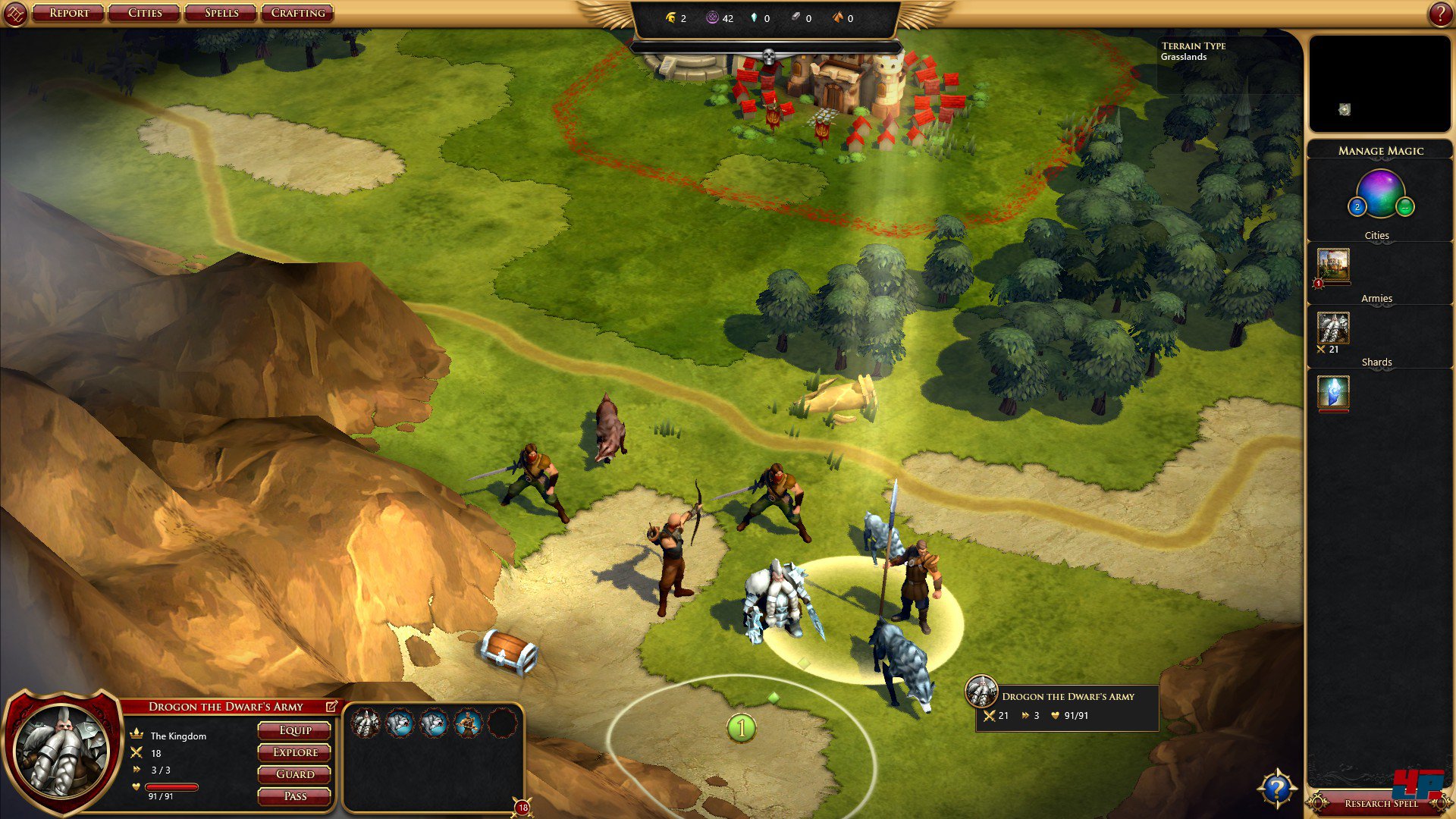Pass the army's turn
The image size is (1456, 819).
click(295, 796)
